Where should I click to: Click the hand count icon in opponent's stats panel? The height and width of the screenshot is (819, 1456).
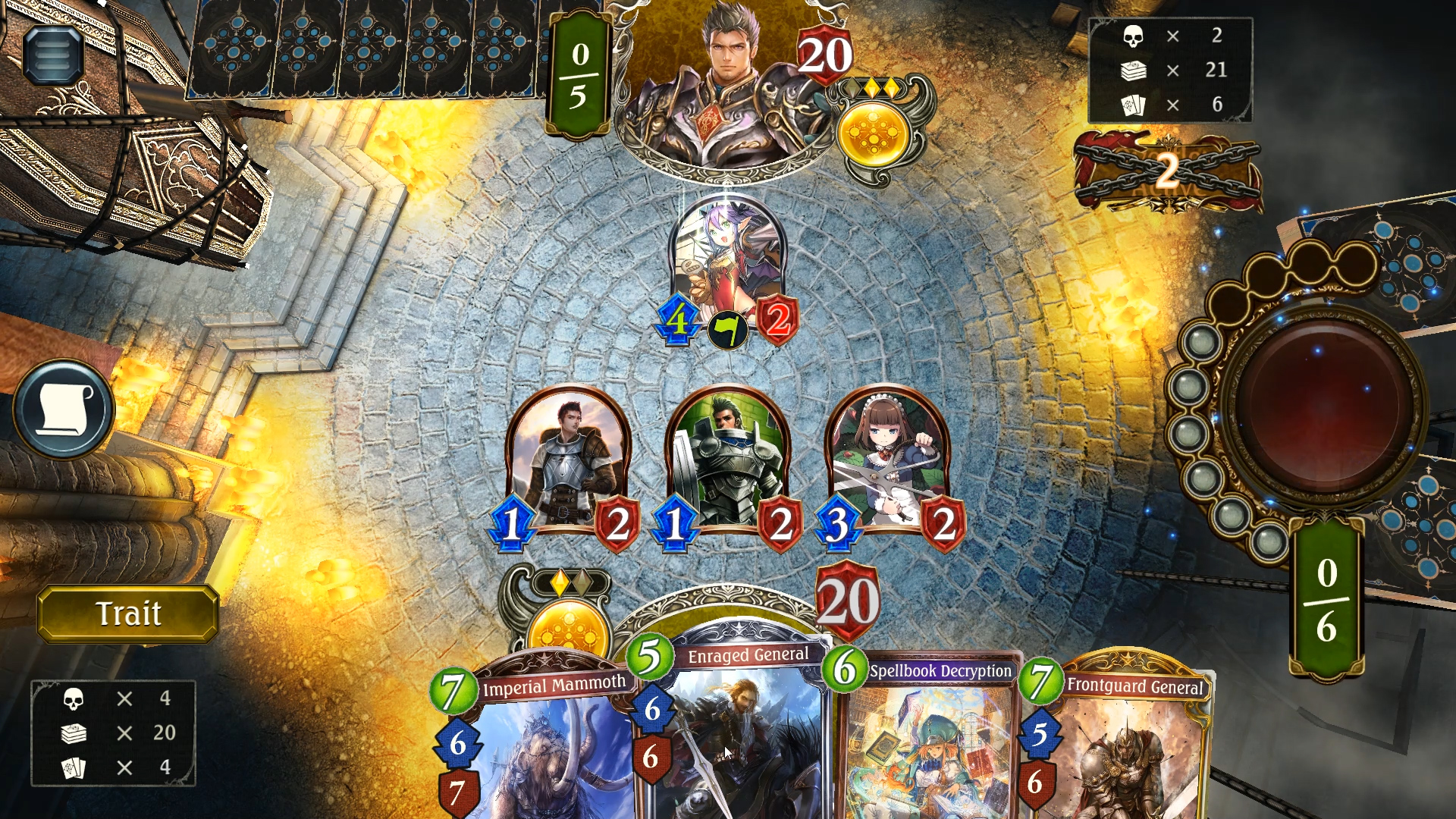(1133, 105)
